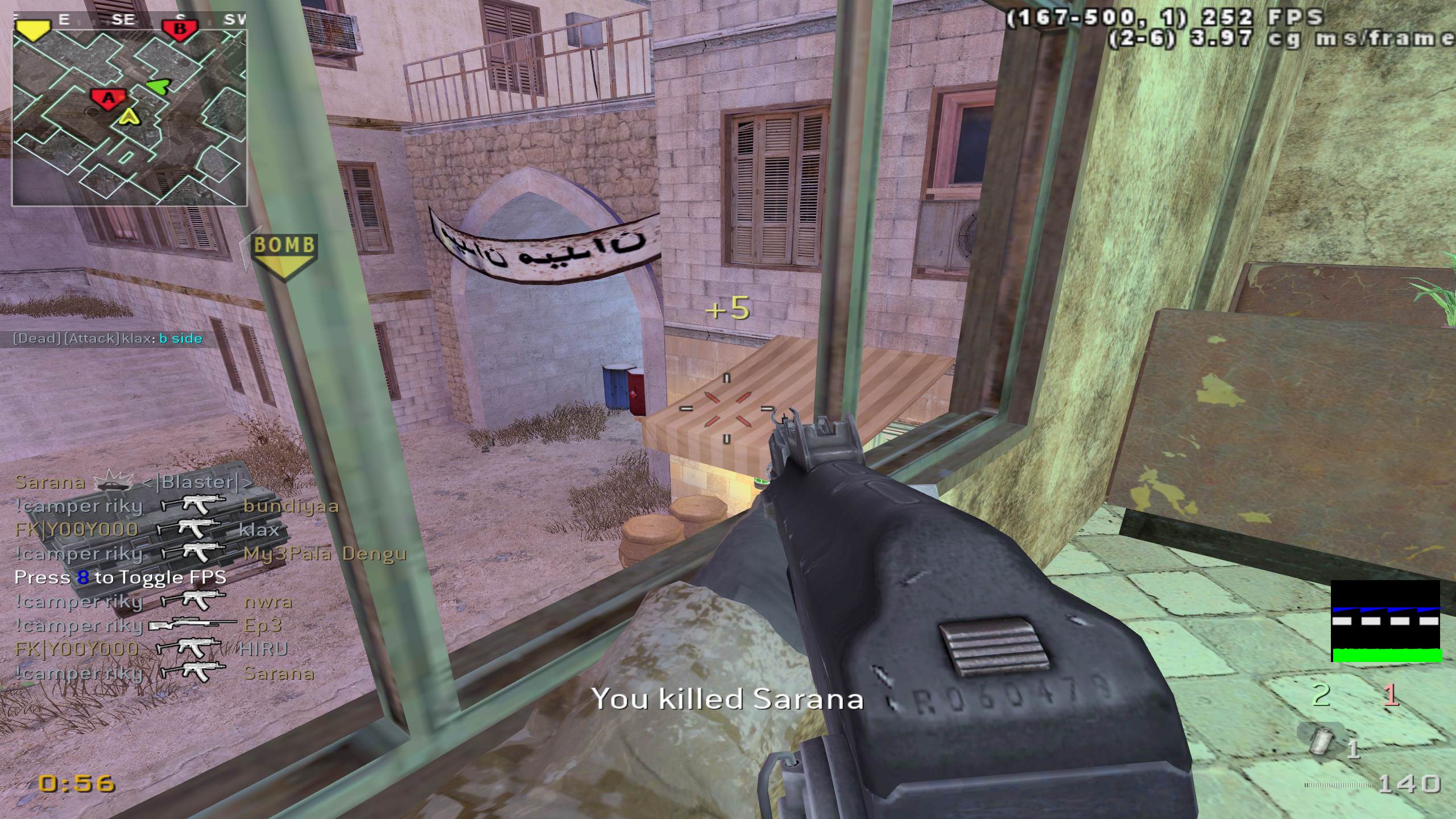Select the red B bombsite marker on compass
The width and height of the screenshot is (1456, 819).
coord(179,29)
